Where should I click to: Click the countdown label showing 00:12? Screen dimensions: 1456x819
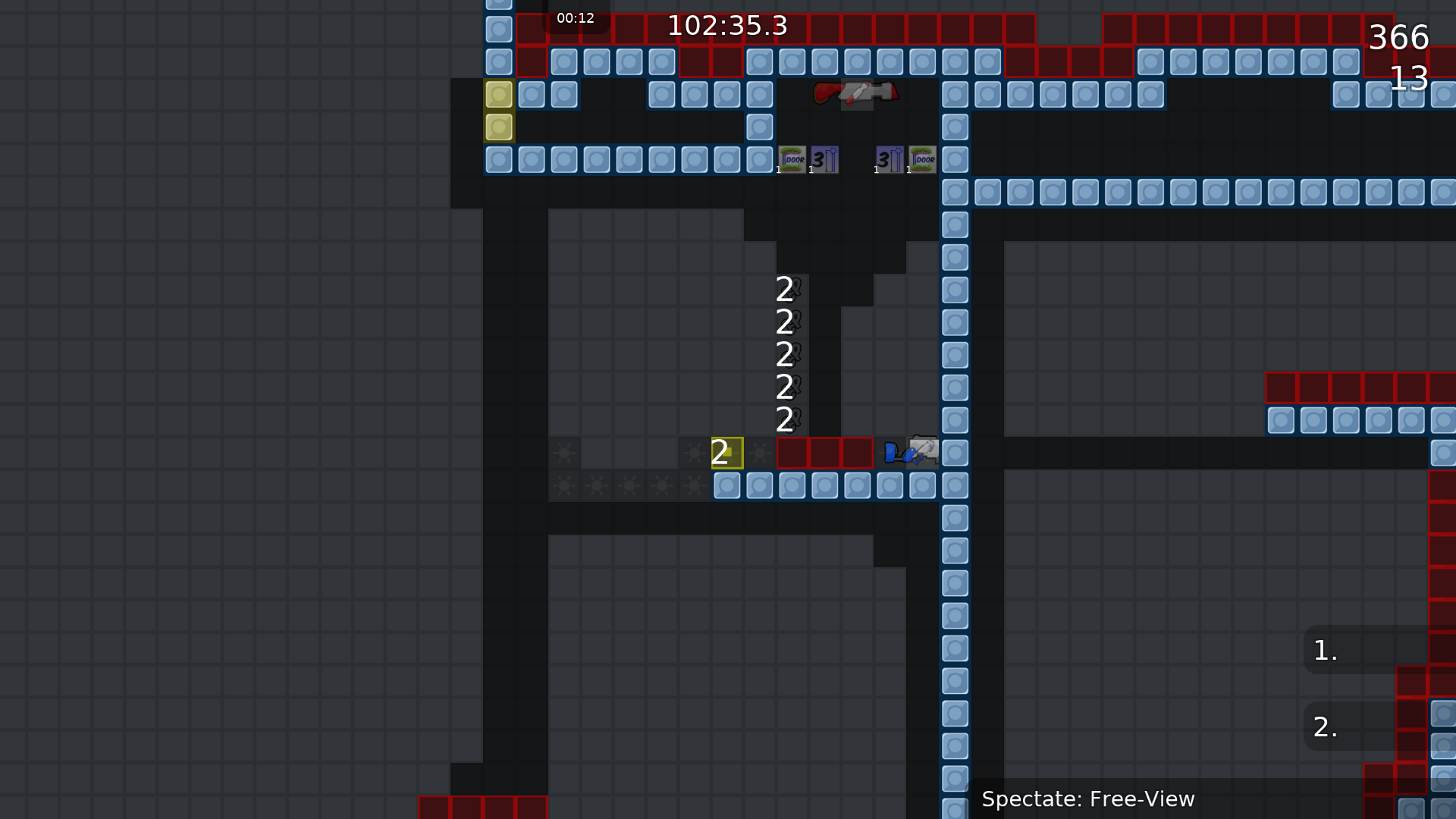coord(574,17)
